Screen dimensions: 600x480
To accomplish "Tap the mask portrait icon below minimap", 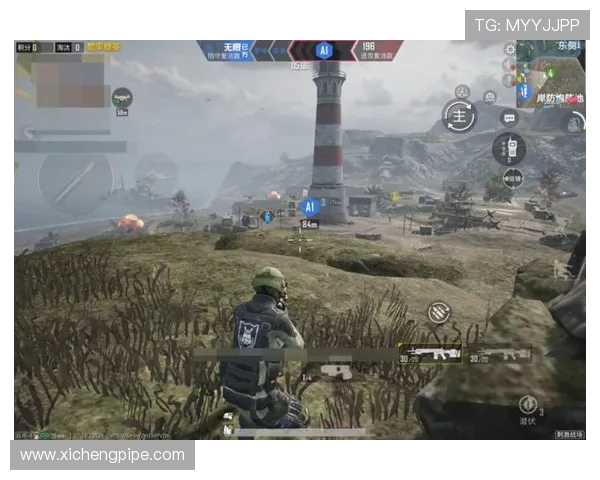I will coord(574,123).
